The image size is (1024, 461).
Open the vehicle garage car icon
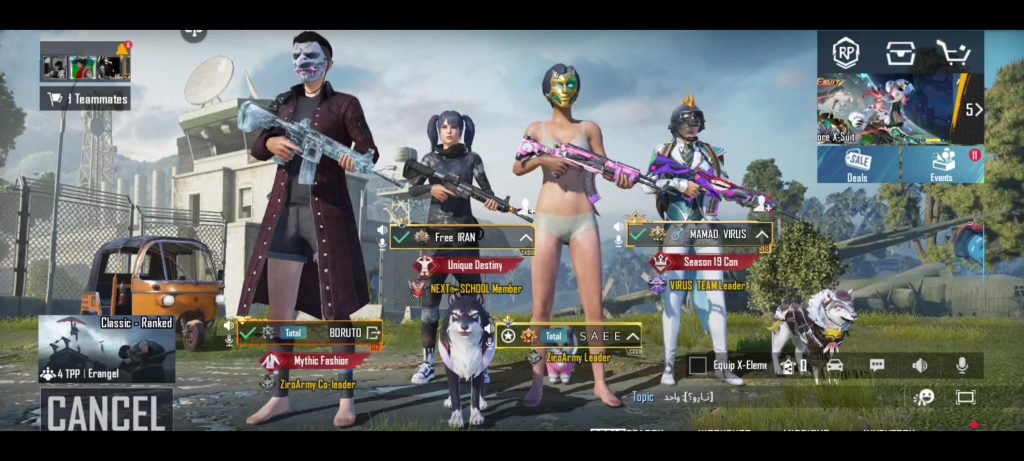(x=834, y=366)
